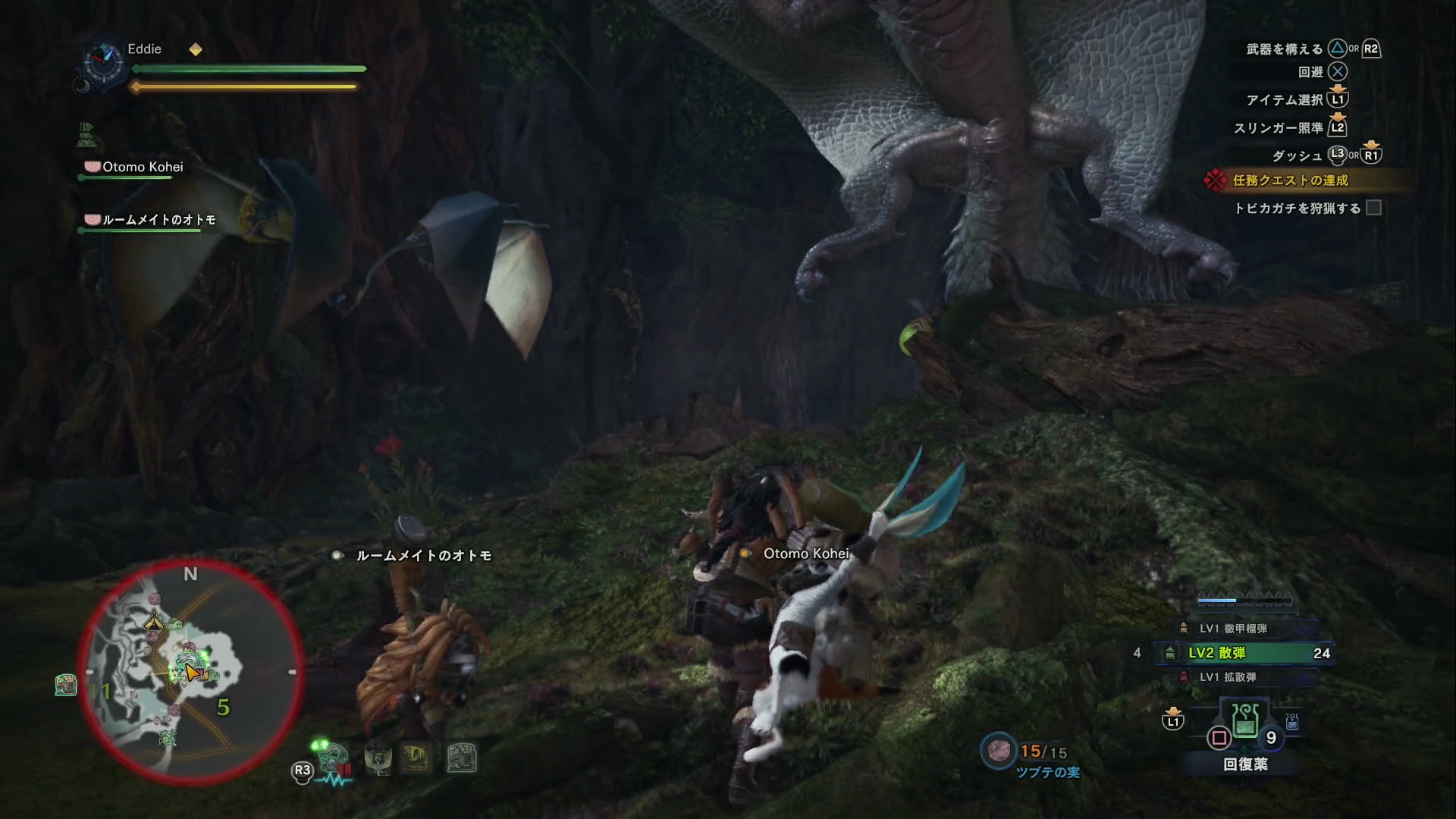Toggle the トビカガチを狩猟する objective checkbox
The width and height of the screenshot is (1456, 819).
[1373, 208]
